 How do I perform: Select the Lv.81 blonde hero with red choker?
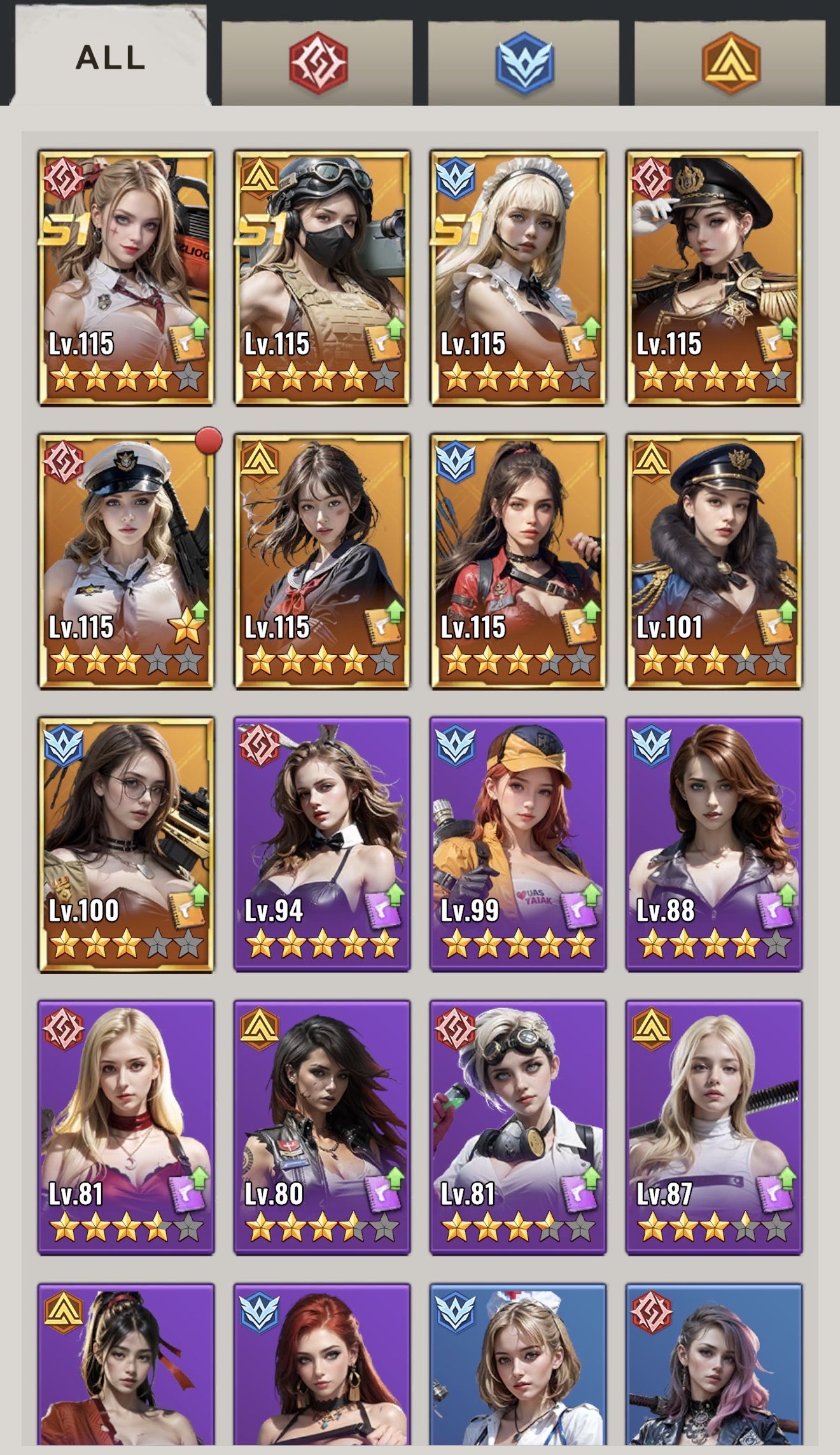(126, 1127)
